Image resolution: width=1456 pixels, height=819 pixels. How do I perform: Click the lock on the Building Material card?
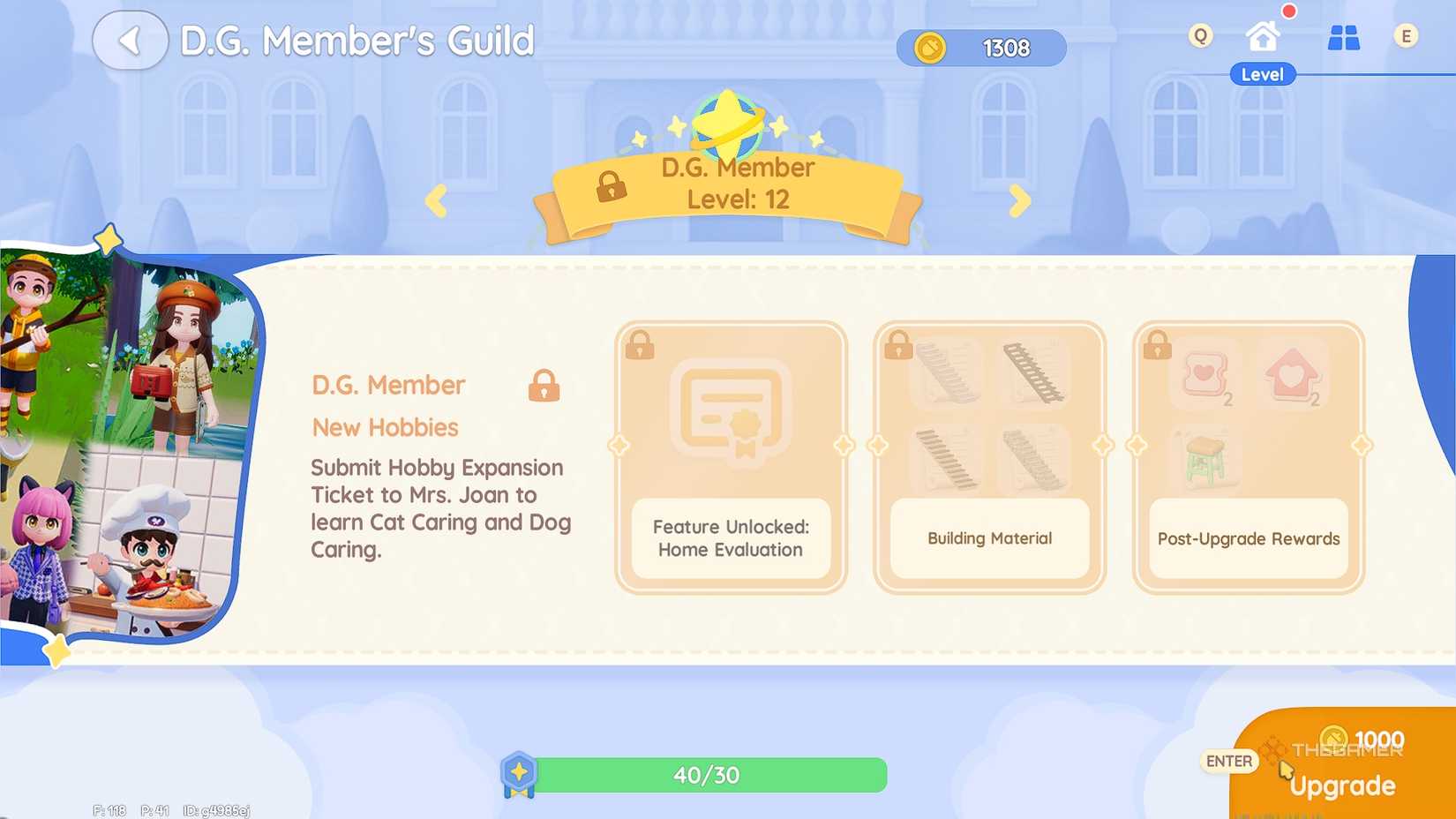[900, 345]
